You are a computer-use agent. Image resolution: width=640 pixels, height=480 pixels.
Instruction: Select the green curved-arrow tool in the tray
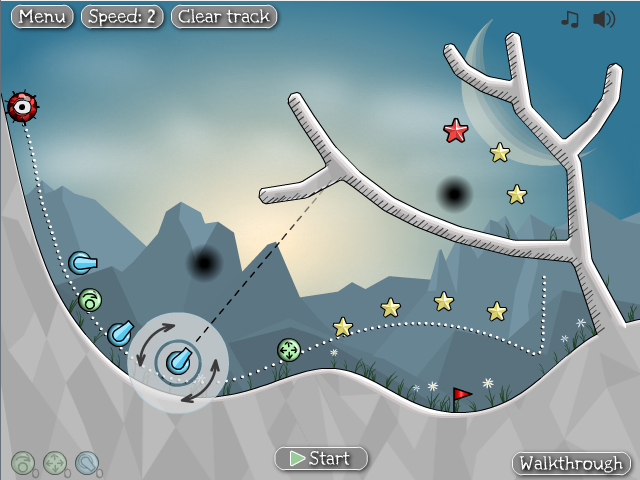click(x=22, y=462)
